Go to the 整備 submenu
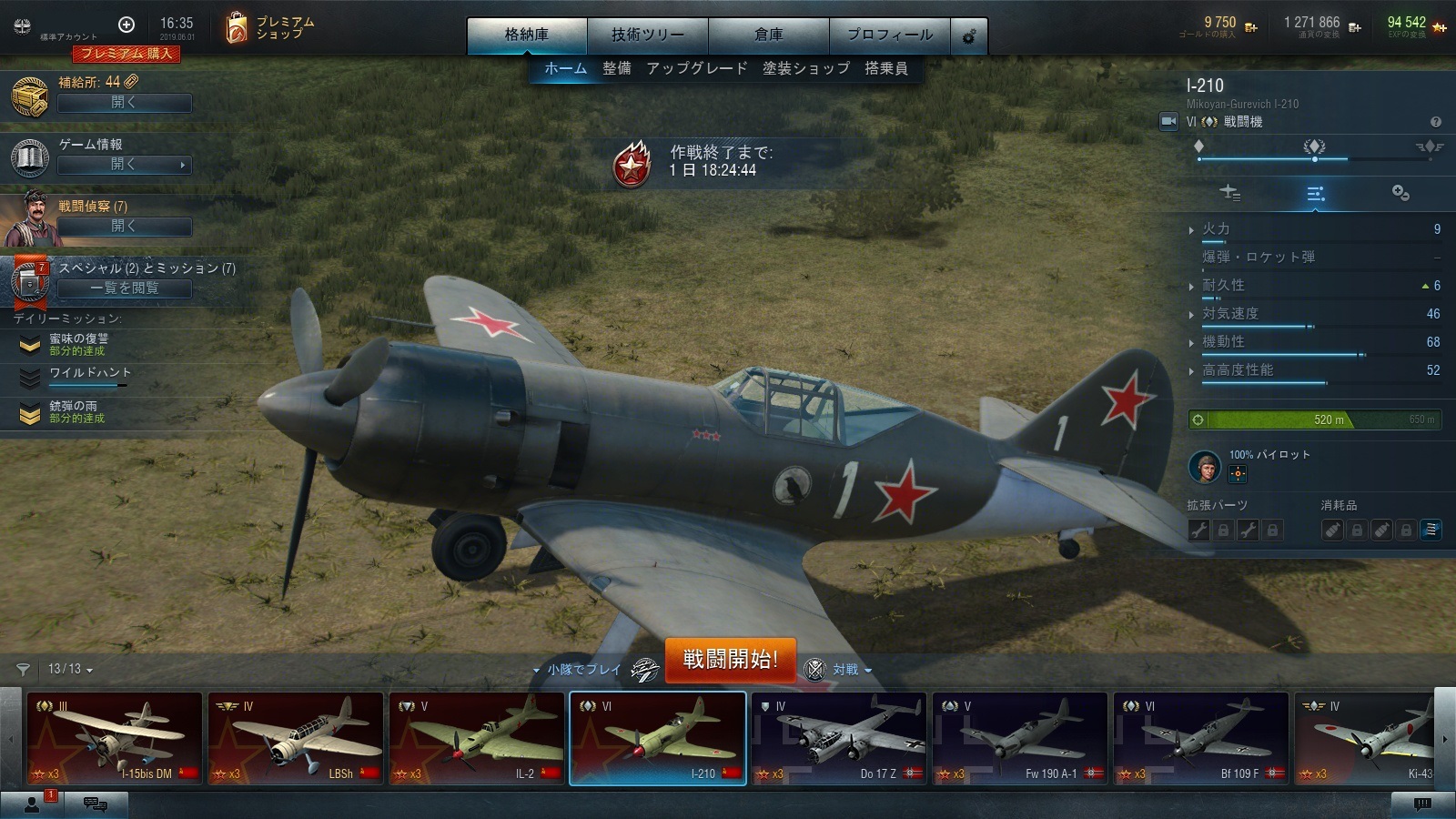The height and width of the screenshot is (819, 1456). click(616, 68)
